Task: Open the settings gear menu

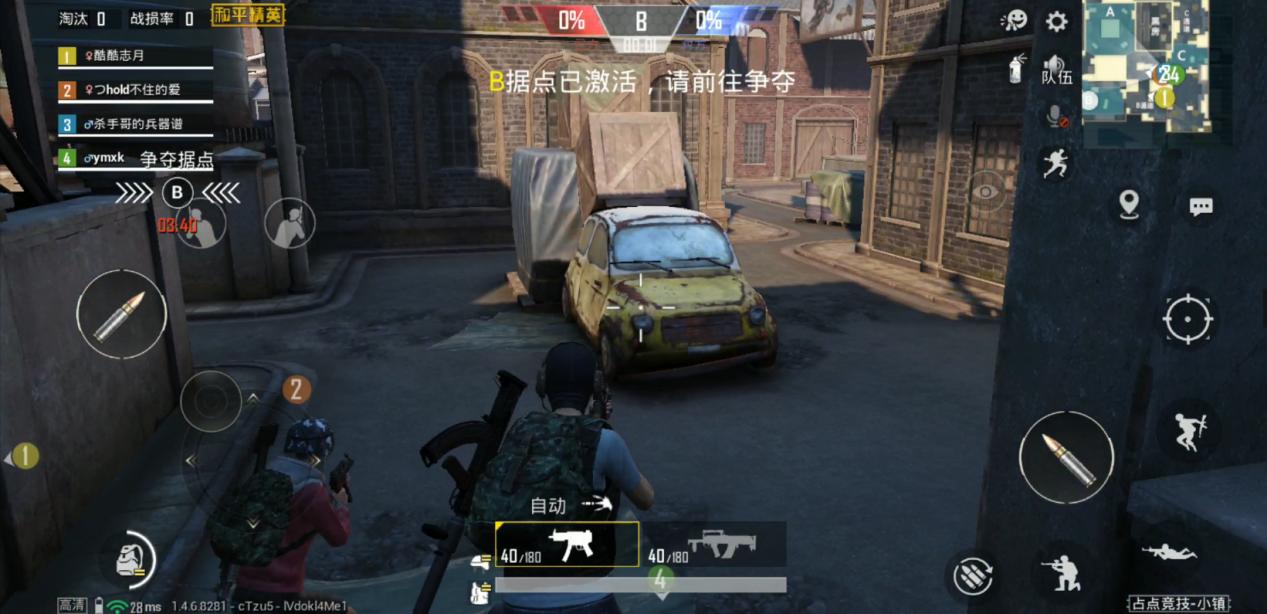Action: coord(1056,21)
